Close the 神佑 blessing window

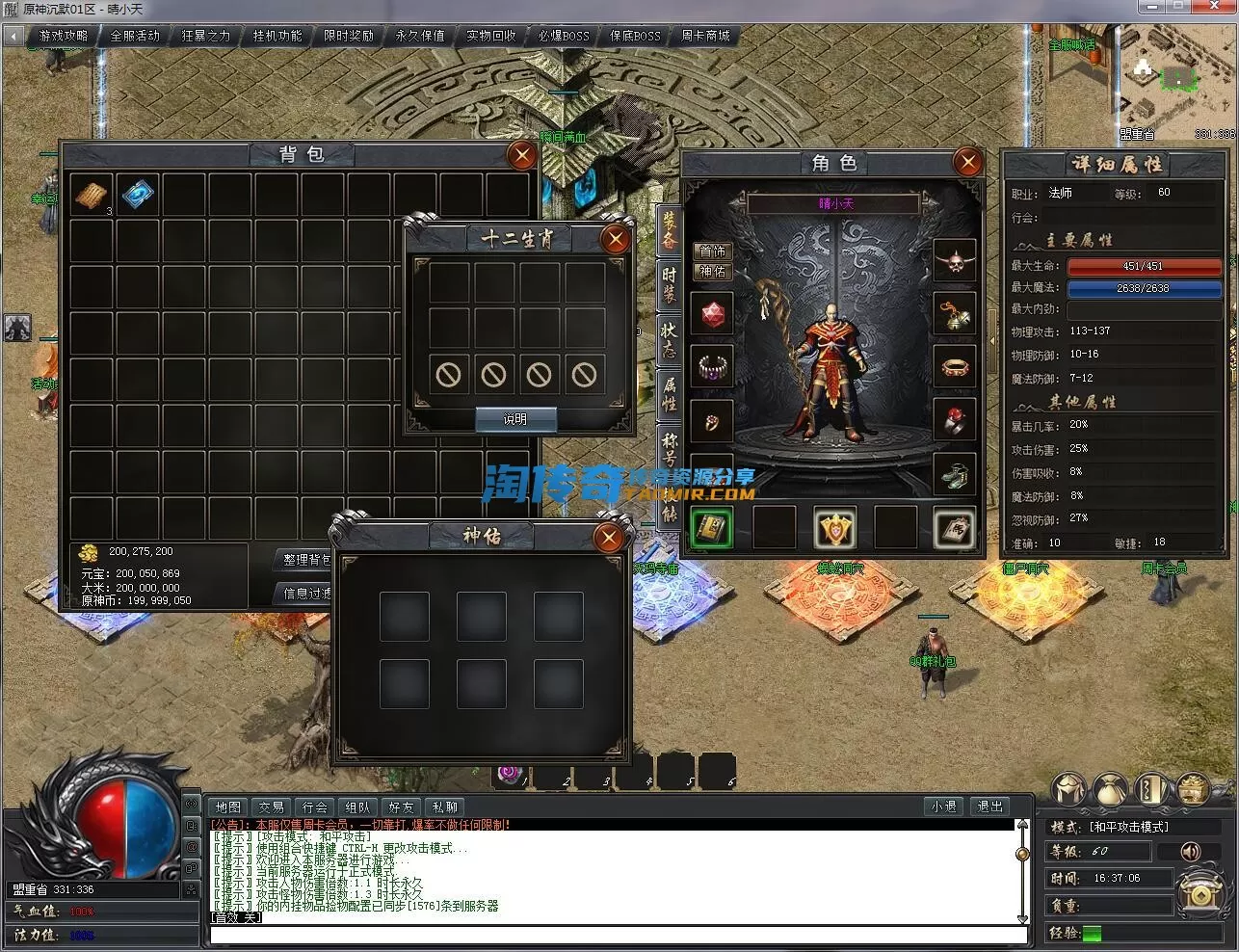pyautogui.click(x=609, y=537)
